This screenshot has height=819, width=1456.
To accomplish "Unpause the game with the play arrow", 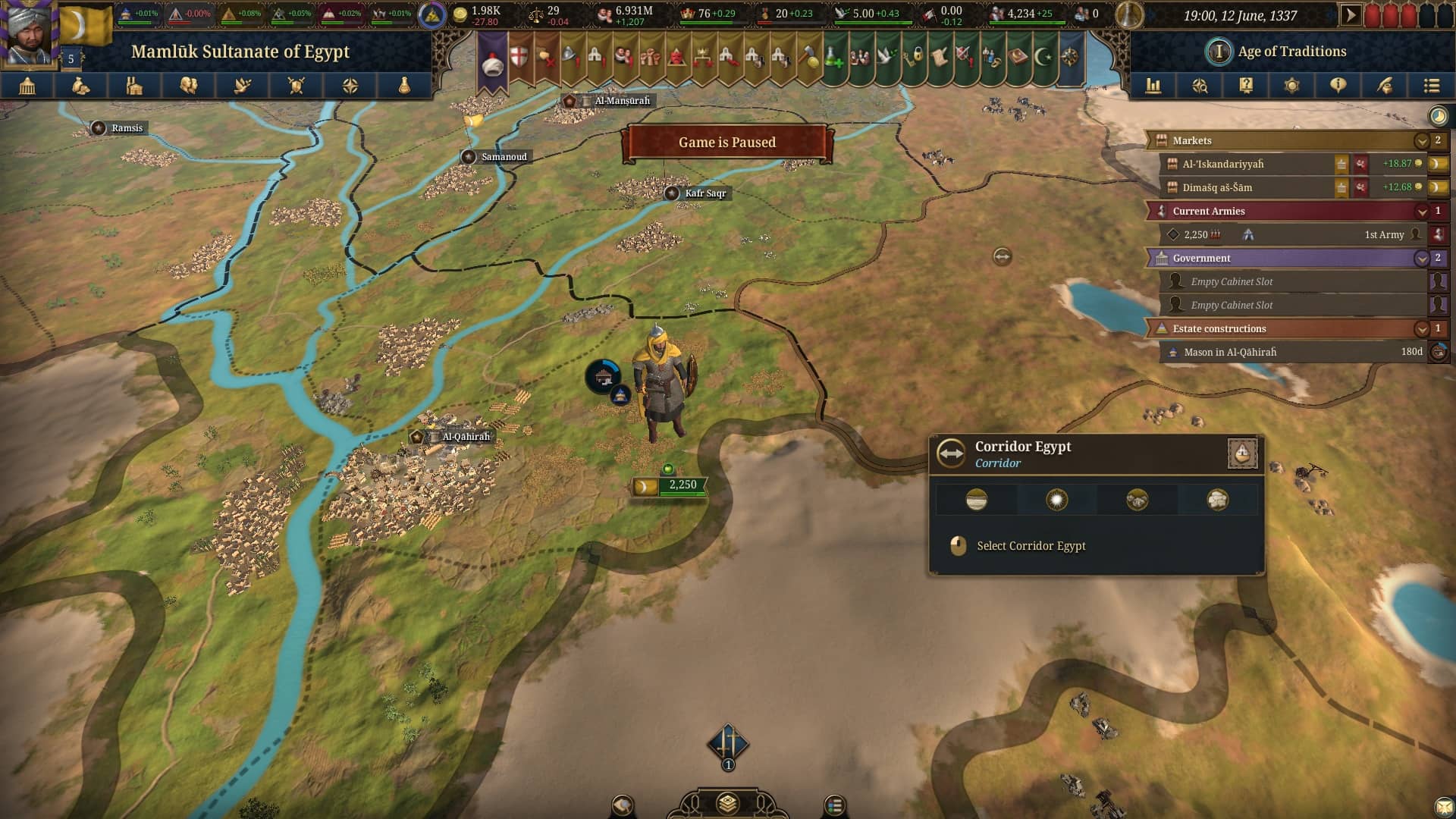I will (x=1350, y=15).
